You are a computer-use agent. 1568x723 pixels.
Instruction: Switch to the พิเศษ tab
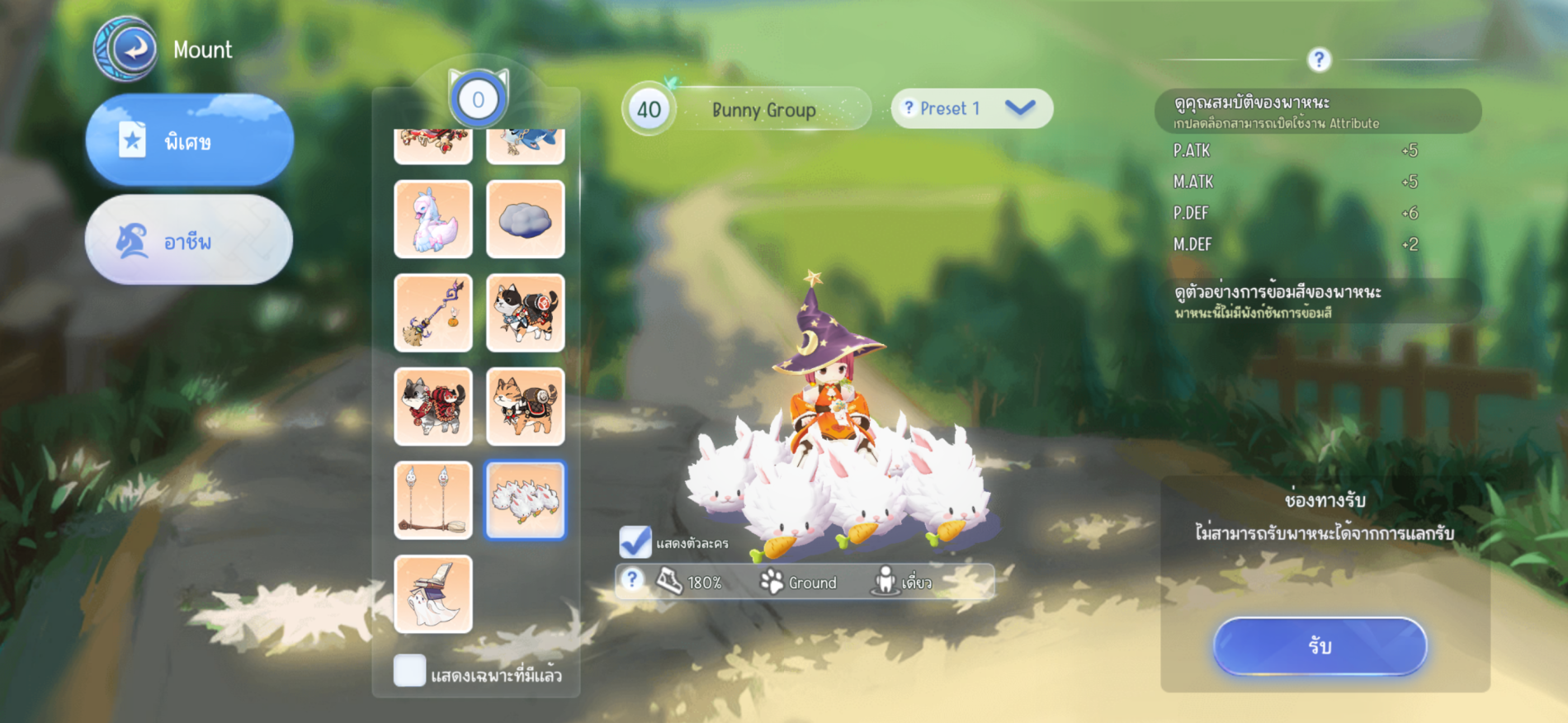(x=190, y=140)
